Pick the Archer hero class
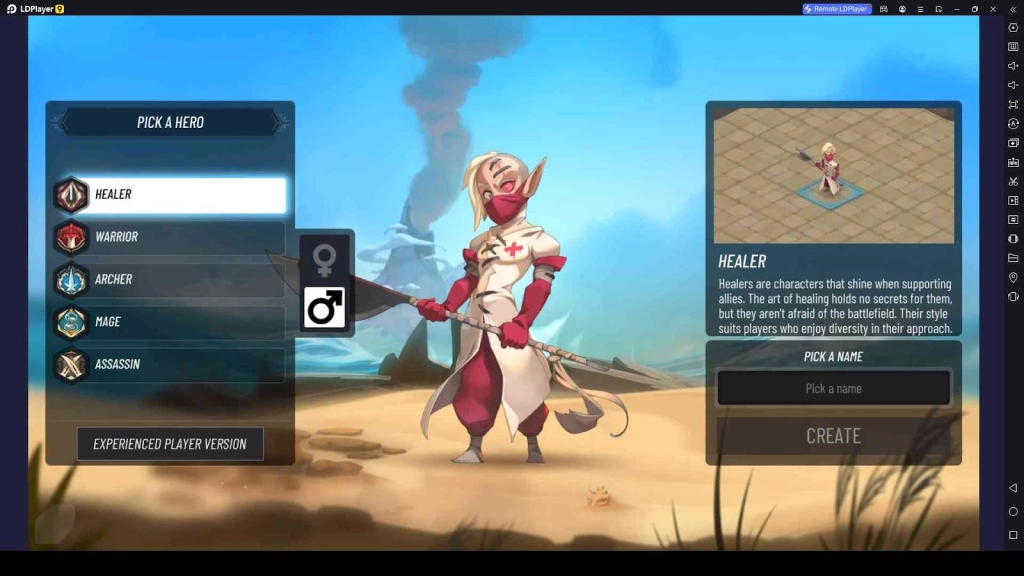 tap(170, 280)
